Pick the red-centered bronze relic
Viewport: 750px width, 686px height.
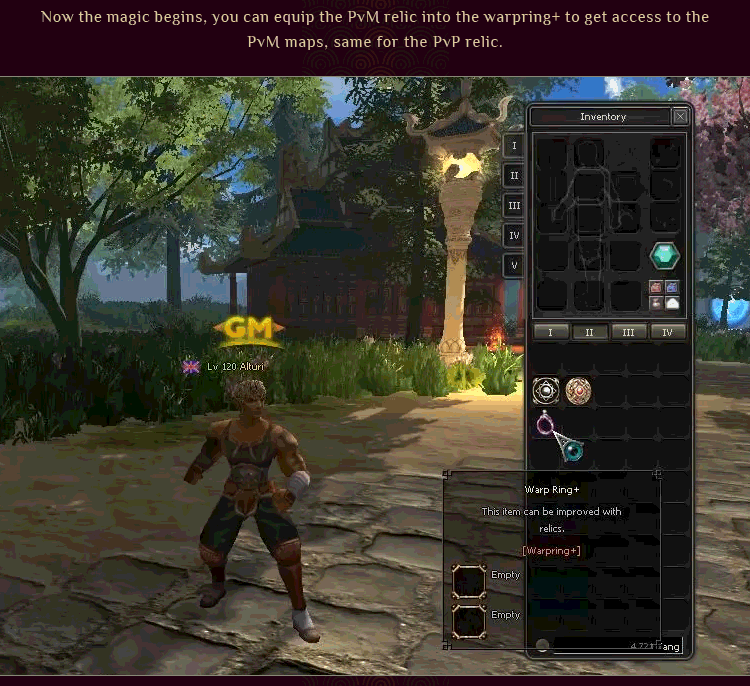click(578, 390)
